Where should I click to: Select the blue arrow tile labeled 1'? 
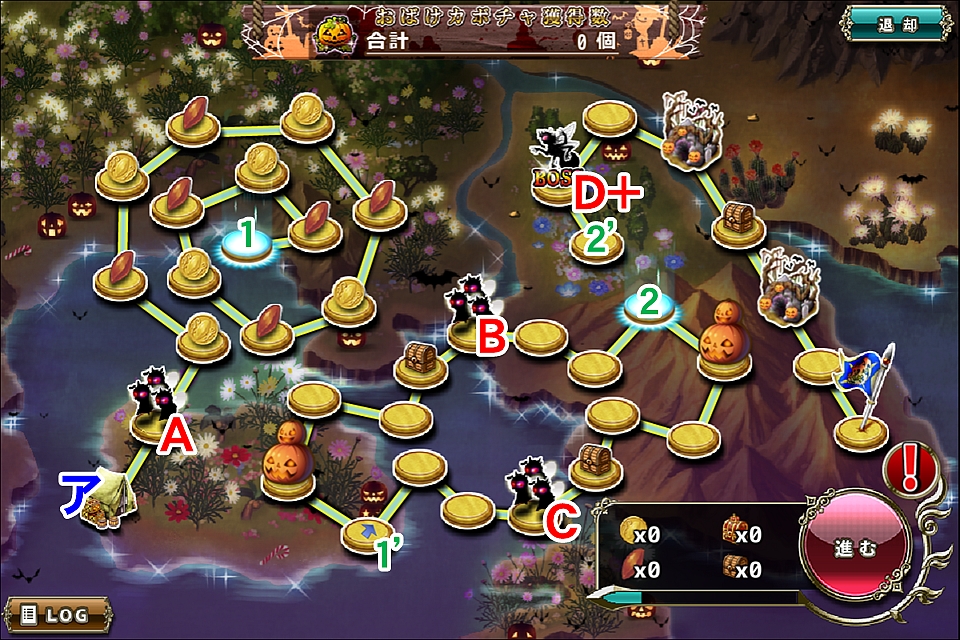(x=367, y=532)
